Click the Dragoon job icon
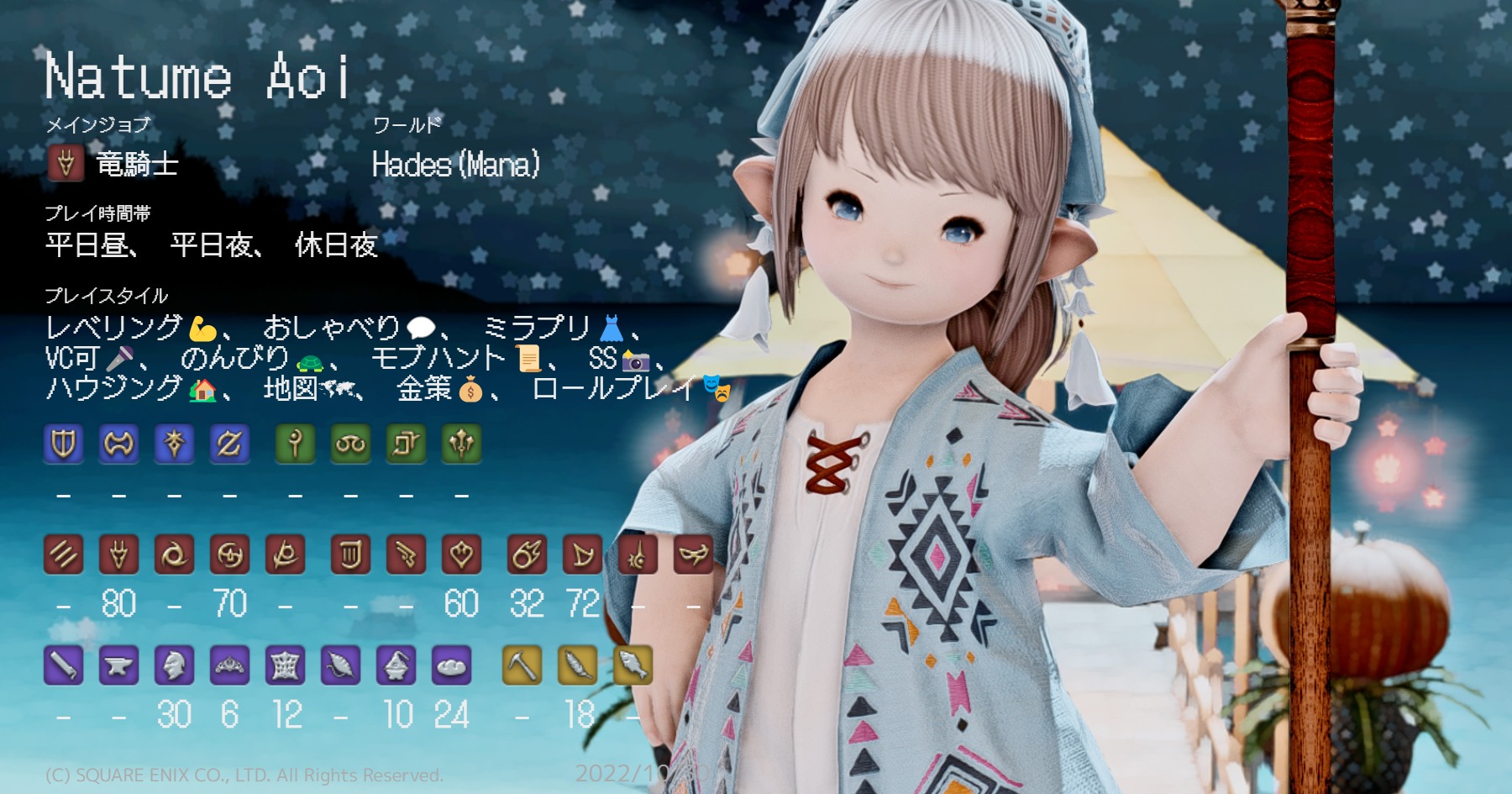Viewport: 1512px width, 794px height. [118, 553]
